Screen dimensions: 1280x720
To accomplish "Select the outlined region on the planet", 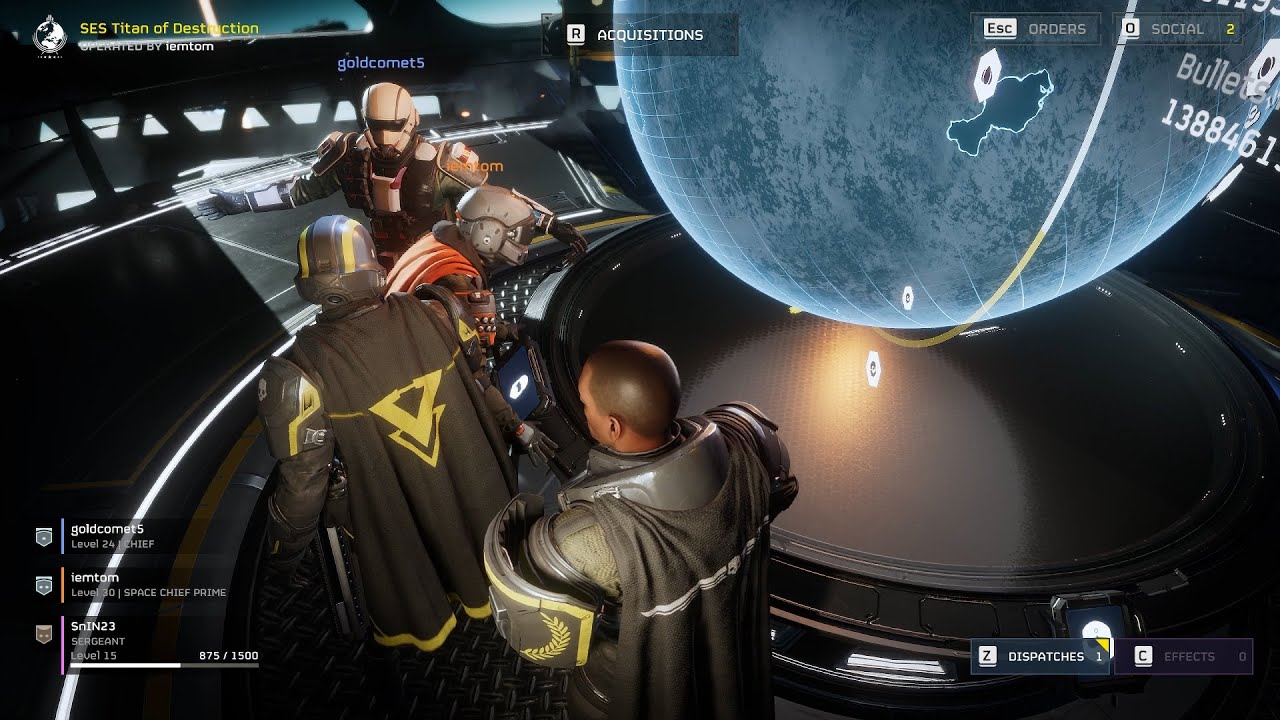I will [1000, 112].
